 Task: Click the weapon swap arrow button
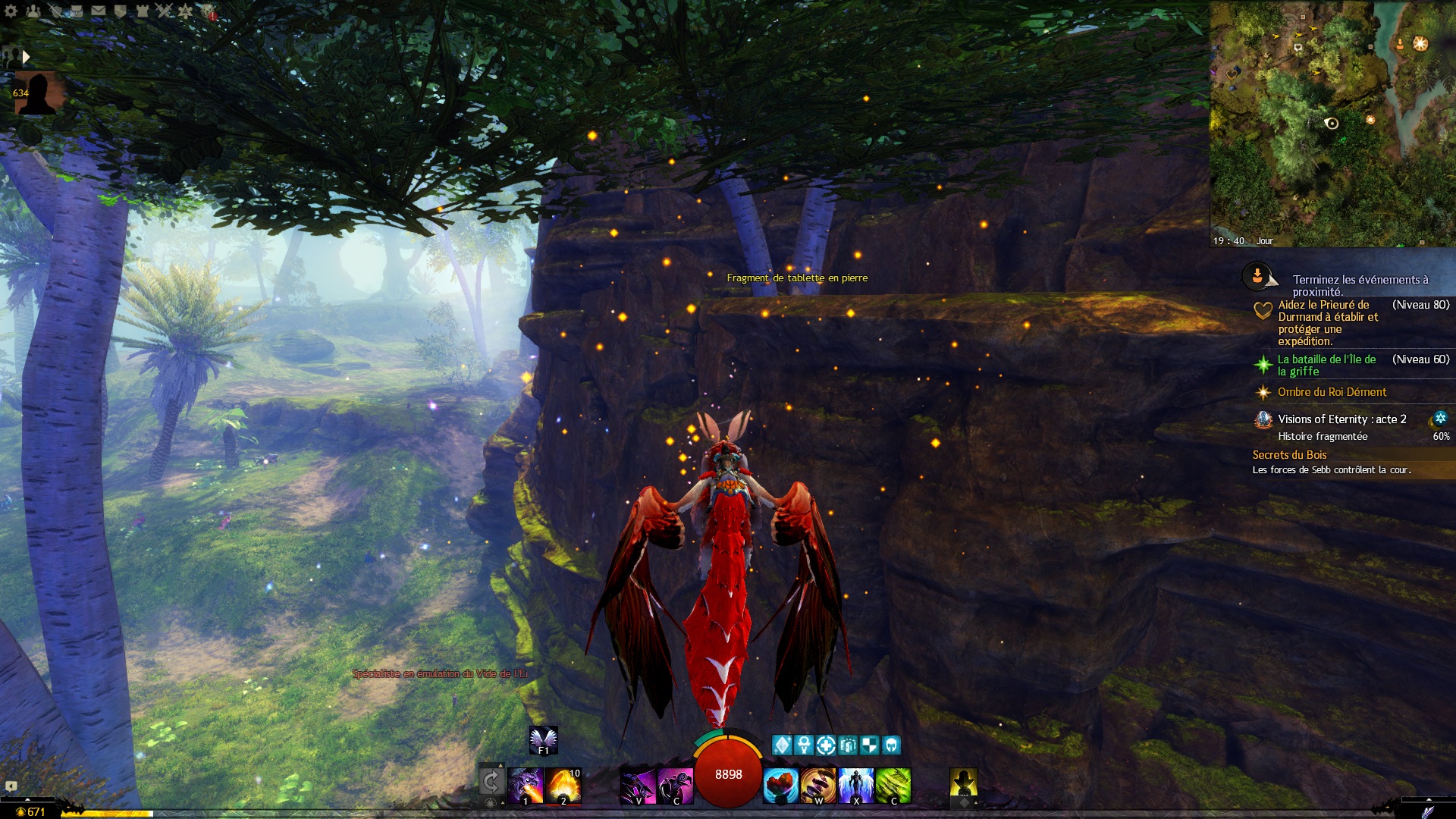(491, 781)
